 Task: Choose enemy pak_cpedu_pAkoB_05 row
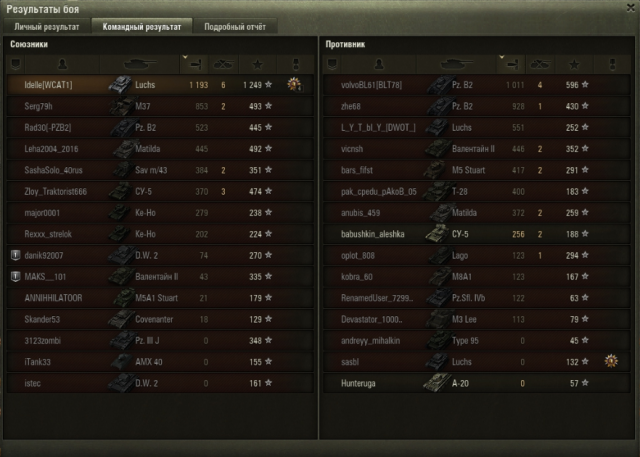470,191
